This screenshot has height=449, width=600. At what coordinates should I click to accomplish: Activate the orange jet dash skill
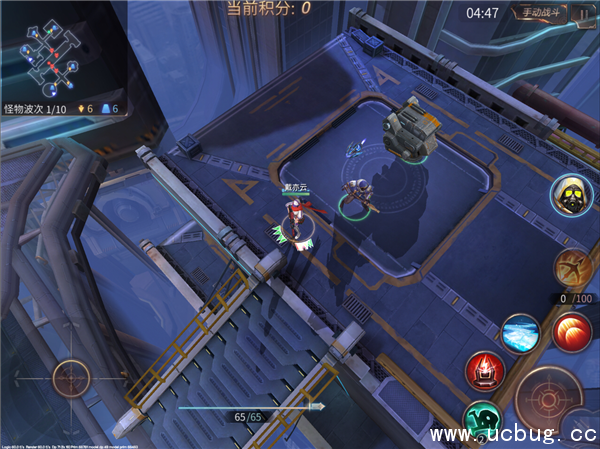572,268
